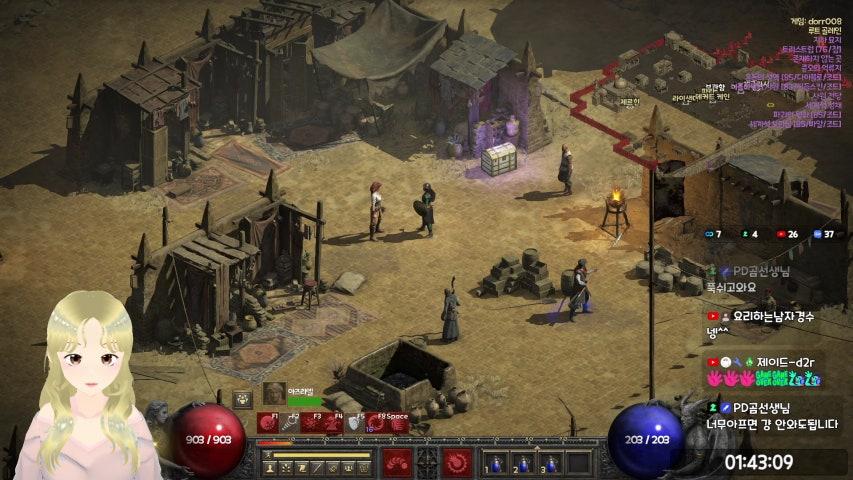Select the F1 red swirl skill icon
Screen dimensions: 853x480
268,424
